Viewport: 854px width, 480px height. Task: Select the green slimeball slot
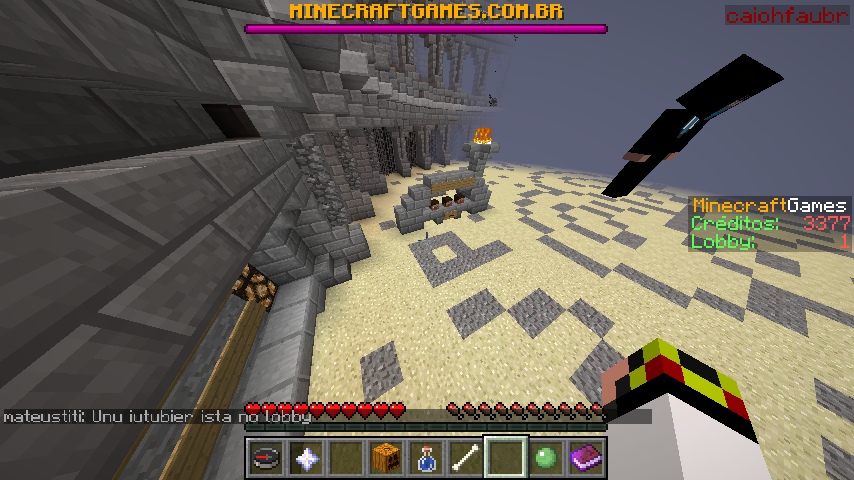(x=545, y=458)
